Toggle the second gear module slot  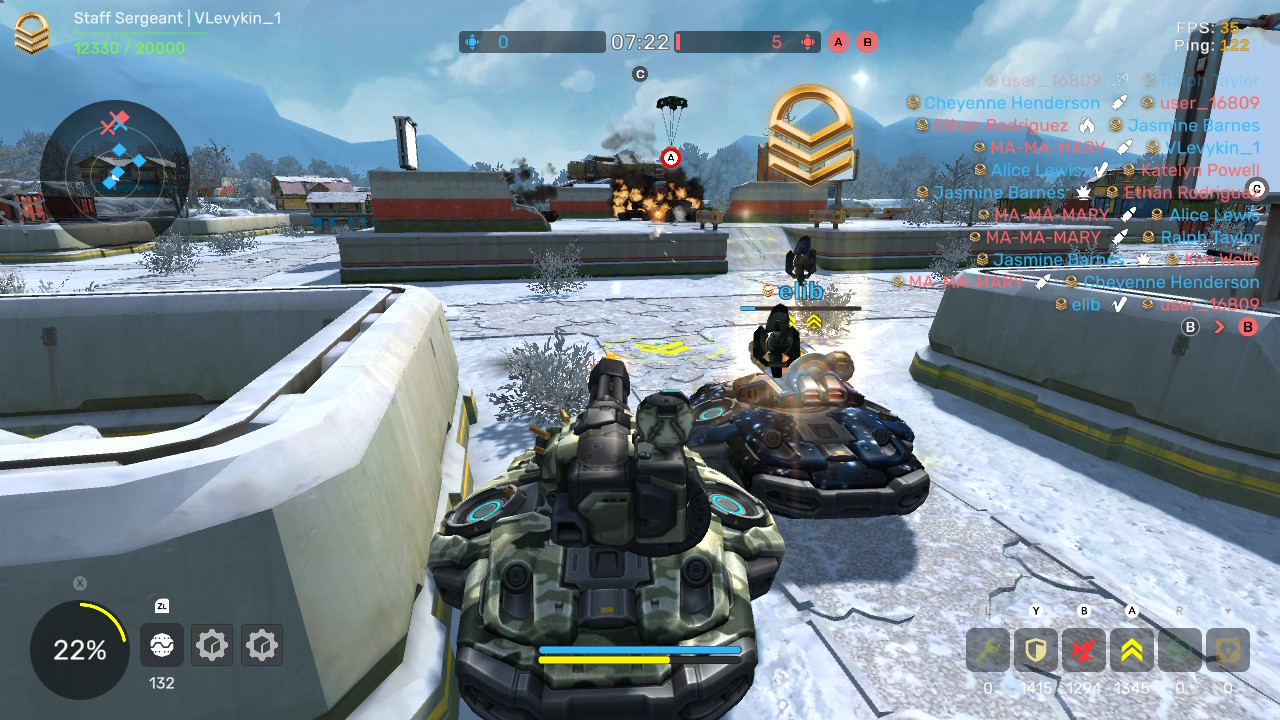[261, 645]
